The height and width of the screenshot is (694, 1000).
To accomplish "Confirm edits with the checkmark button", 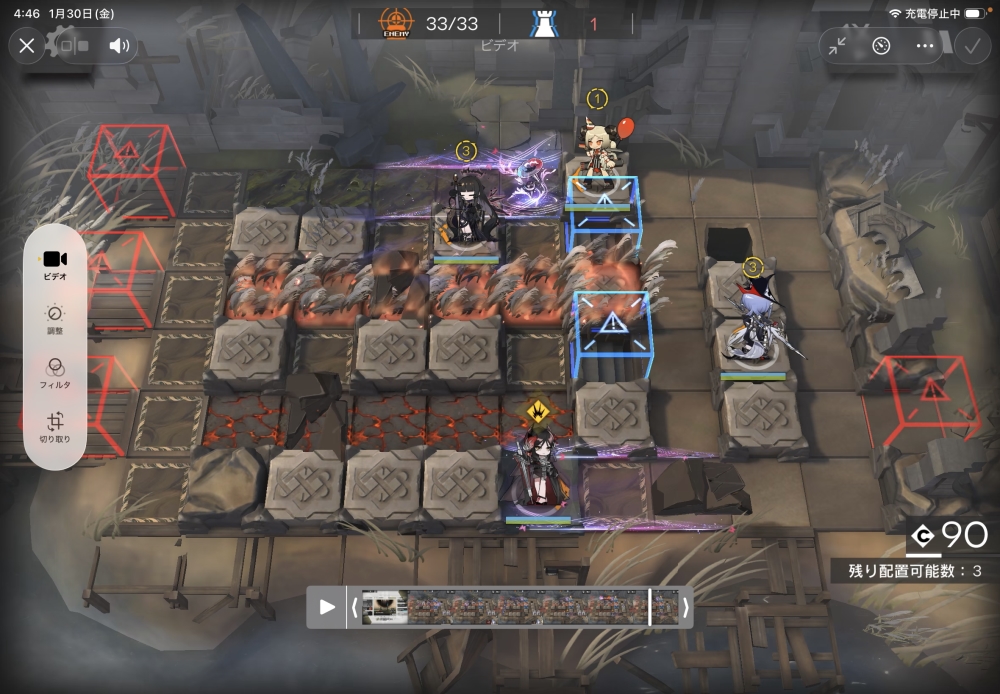I will [970, 45].
